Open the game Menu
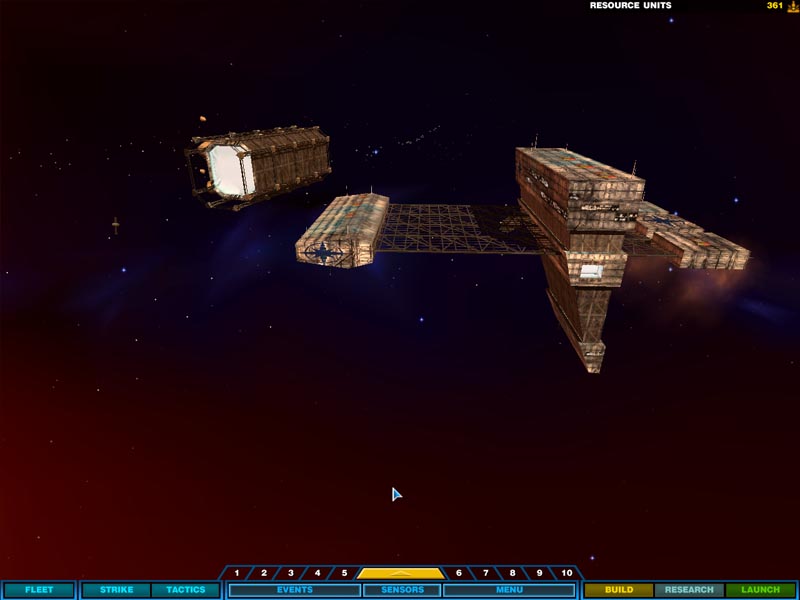The width and height of the screenshot is (800, 600). 509,590
